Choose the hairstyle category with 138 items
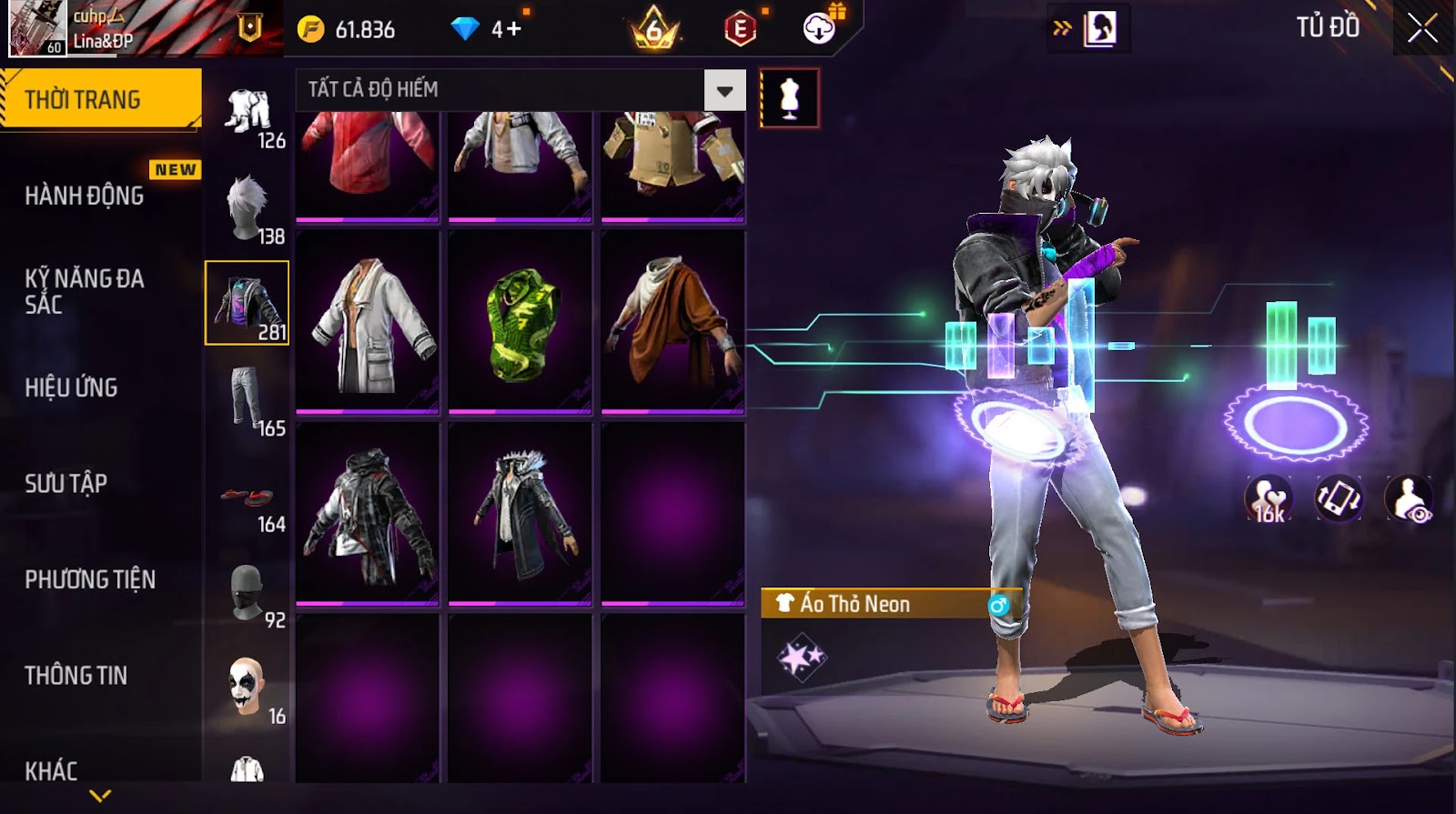This screenshot has height=814, width=1456. tap(248, 208)
